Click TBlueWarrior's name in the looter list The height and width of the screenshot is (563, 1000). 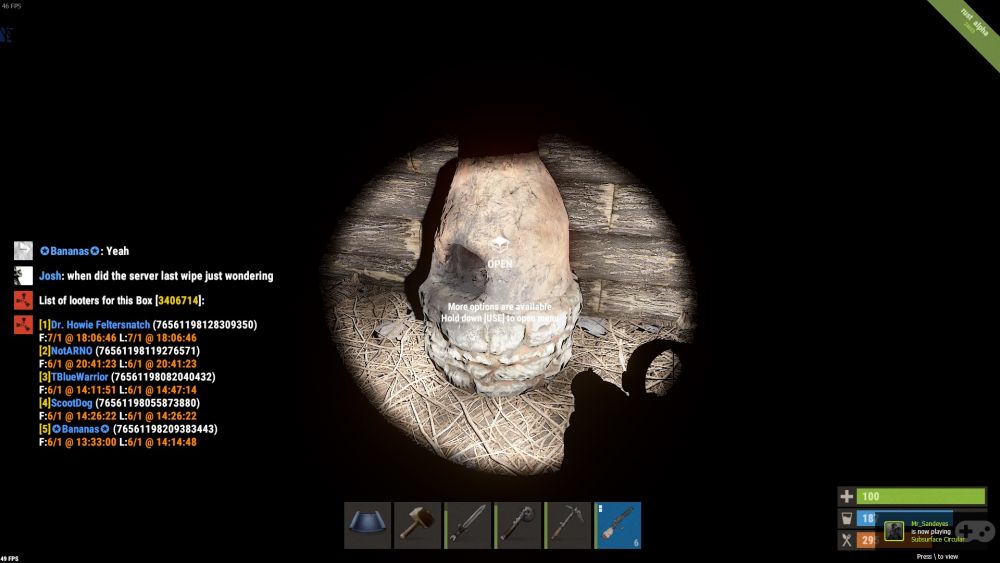point(80,377)
